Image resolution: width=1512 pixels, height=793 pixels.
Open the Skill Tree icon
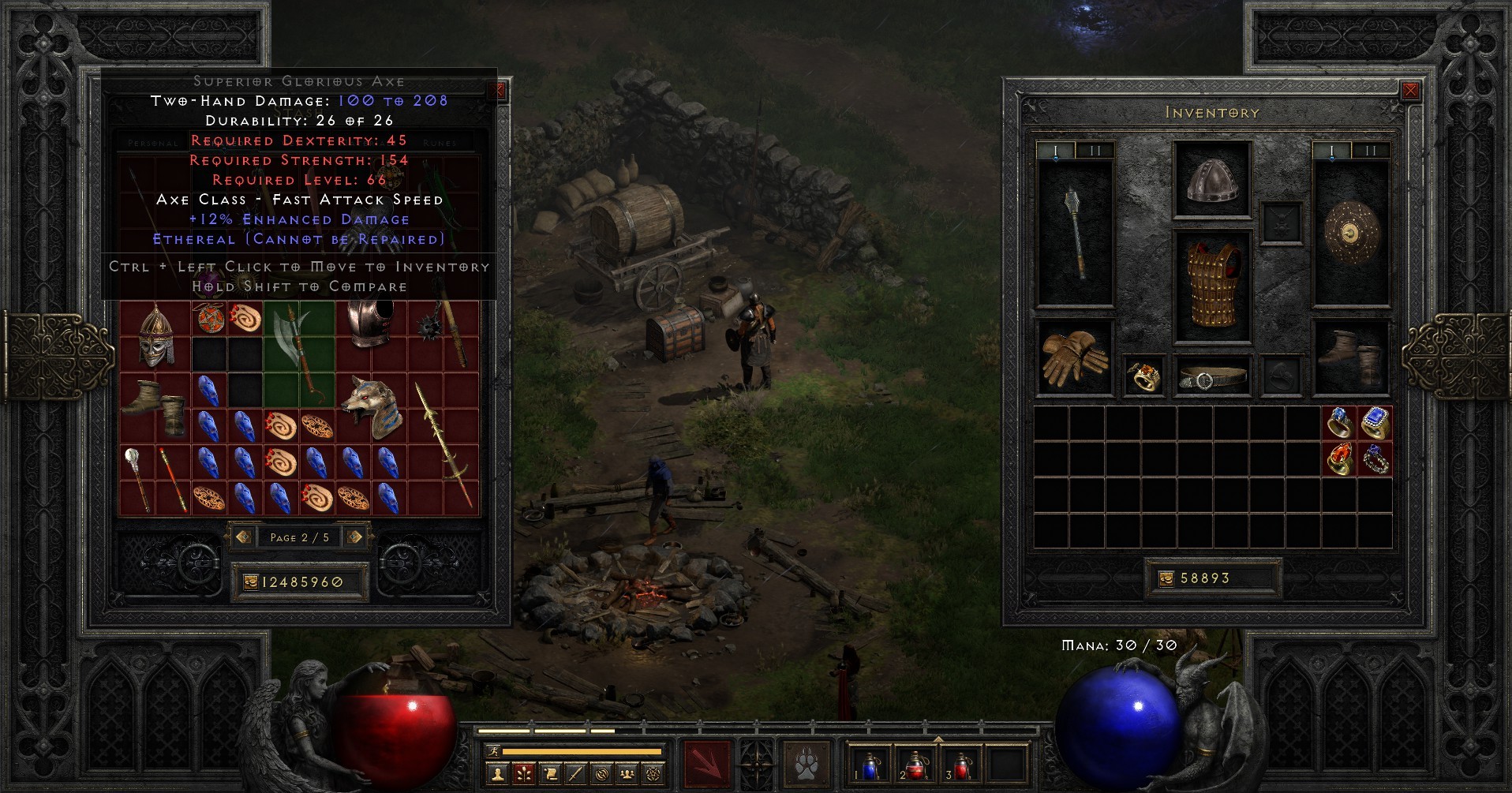coord(523,772)
